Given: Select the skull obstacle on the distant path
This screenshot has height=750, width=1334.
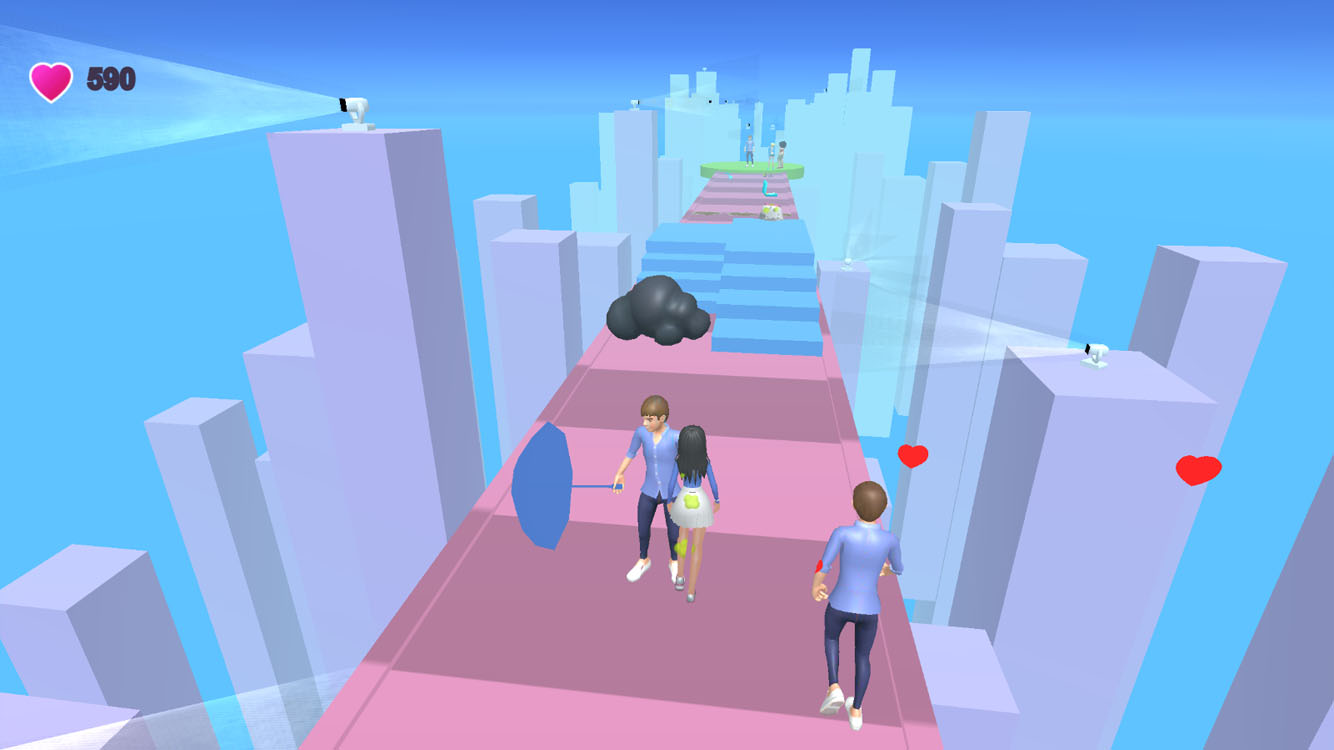Looking at the screenshot, I should coord(770,210).
